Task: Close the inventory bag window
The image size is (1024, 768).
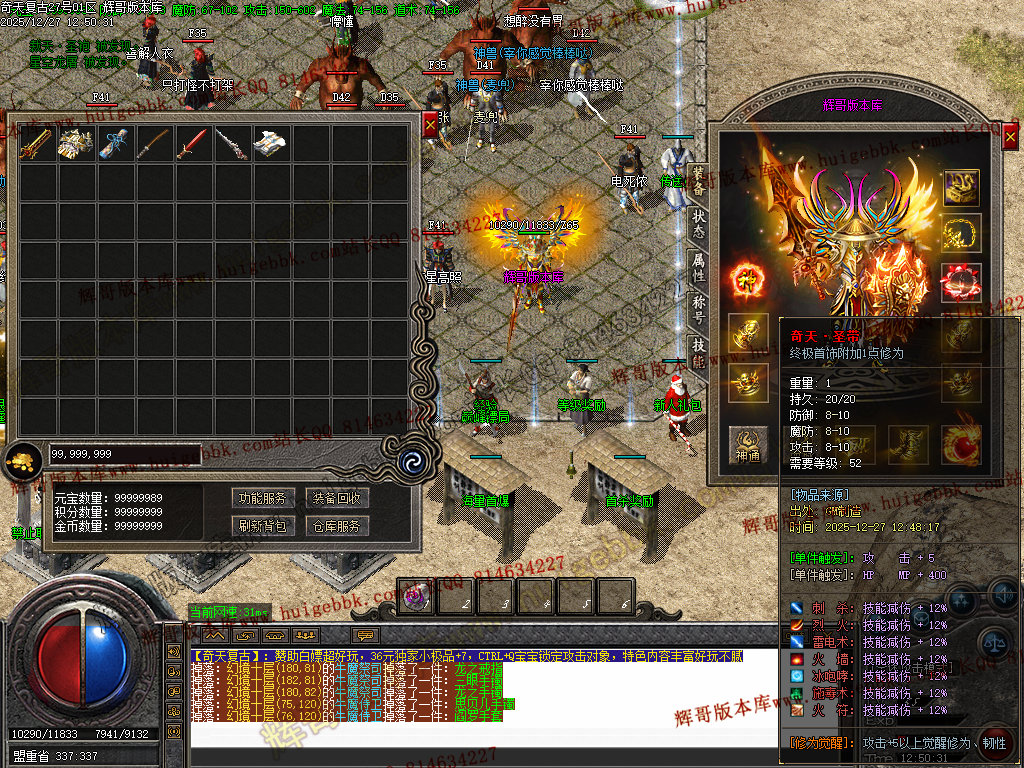Action: pos(430,125)
